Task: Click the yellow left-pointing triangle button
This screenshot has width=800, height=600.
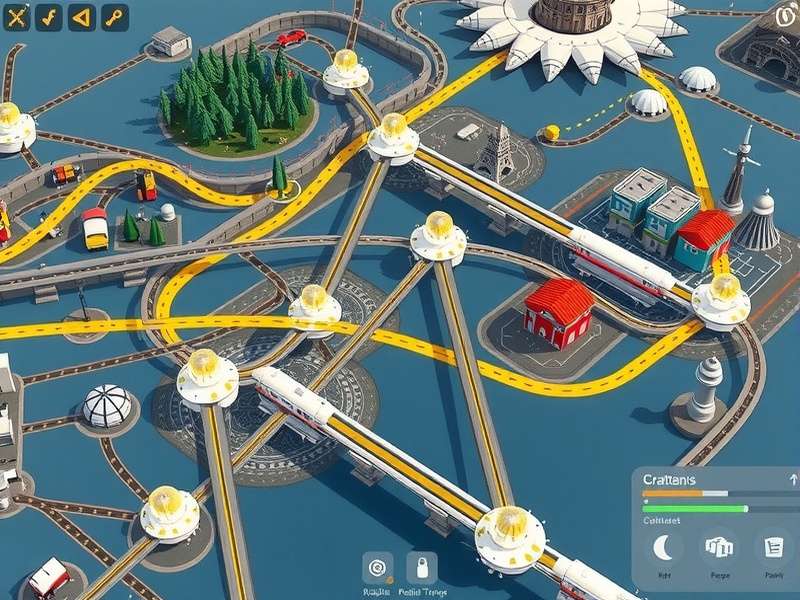Action: [x=82, y=17]
